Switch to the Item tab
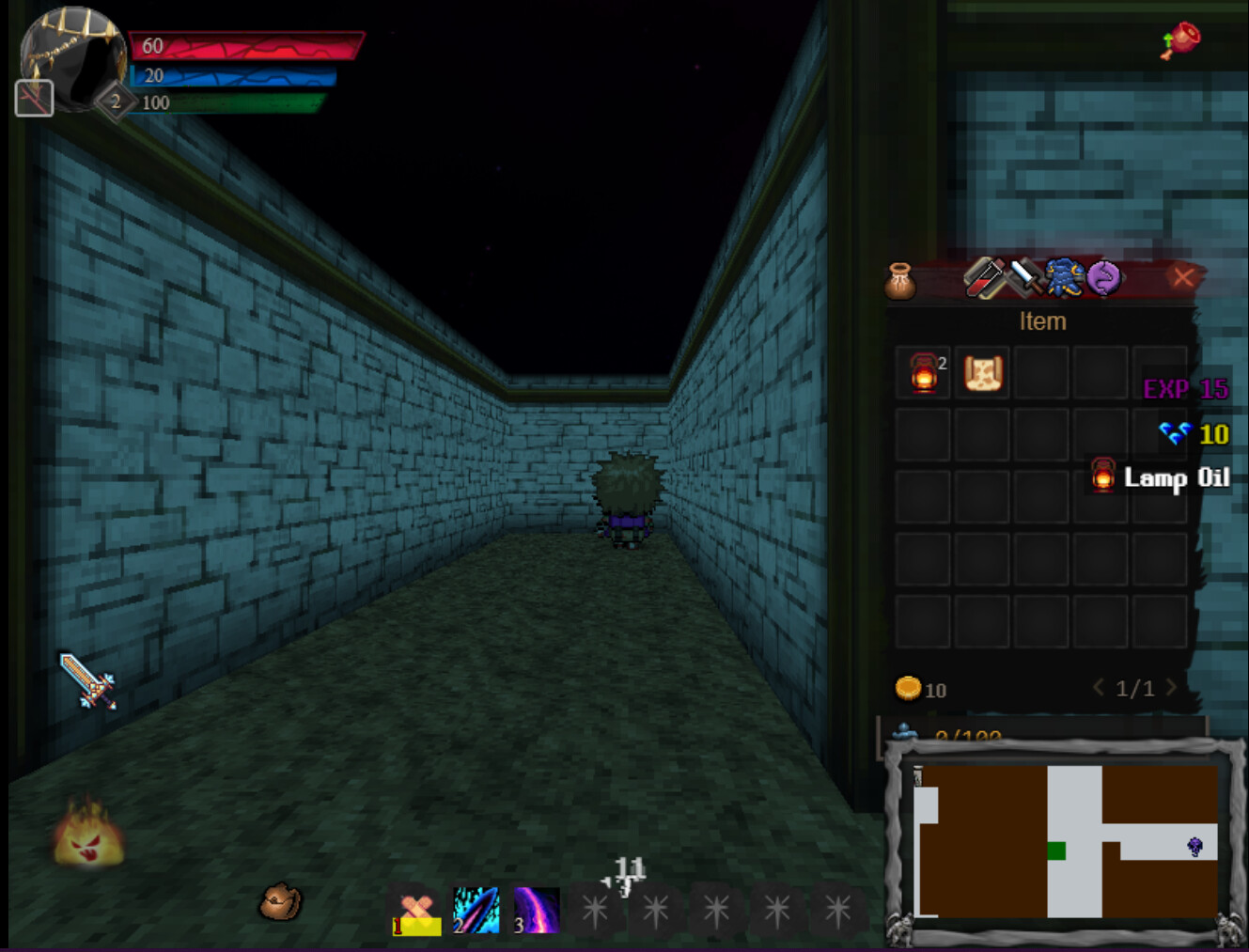Image resolution: width=1249 pixels, height=952 pixels. click(x=1043, y=321)
